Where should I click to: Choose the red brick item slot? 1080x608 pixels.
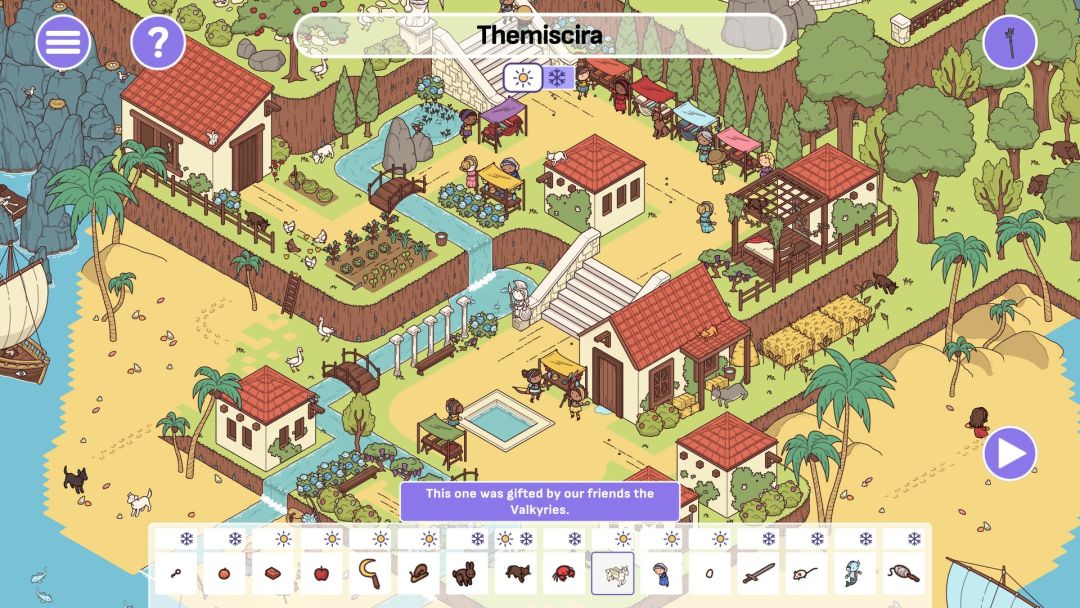[x=273, y=574]
